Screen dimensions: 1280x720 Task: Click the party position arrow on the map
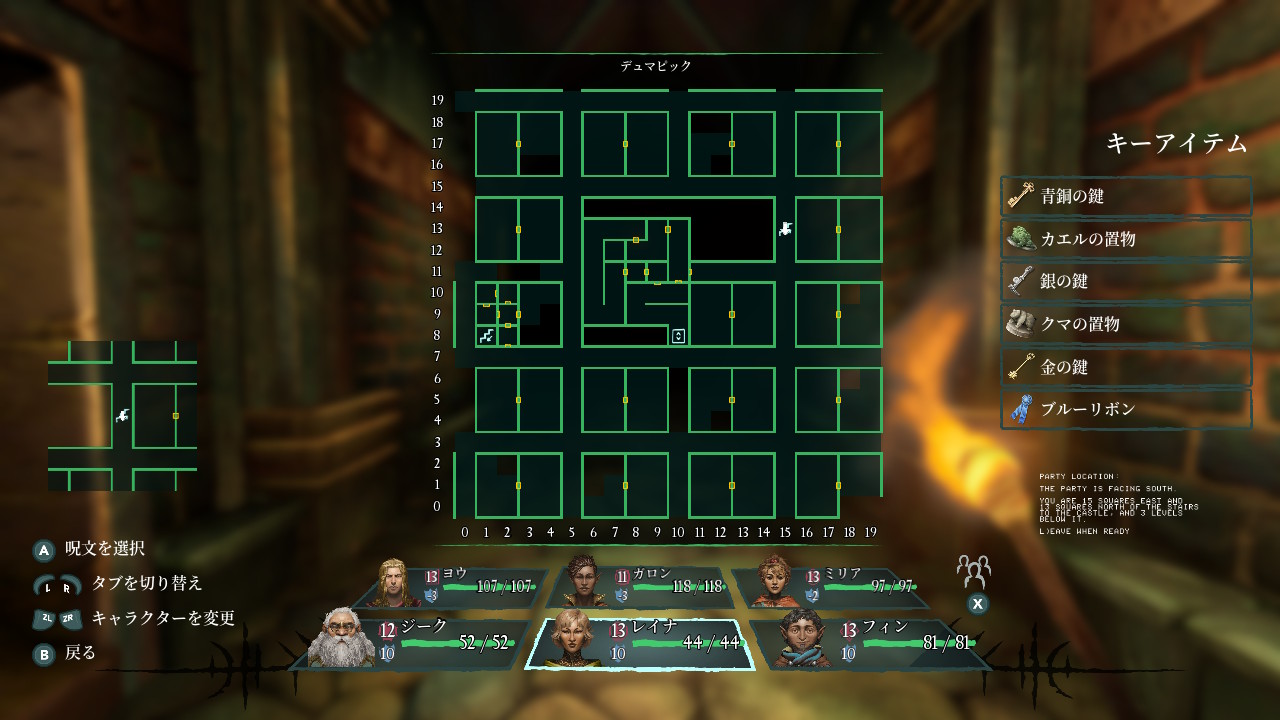pyautogui.click(x=786, y=229)
